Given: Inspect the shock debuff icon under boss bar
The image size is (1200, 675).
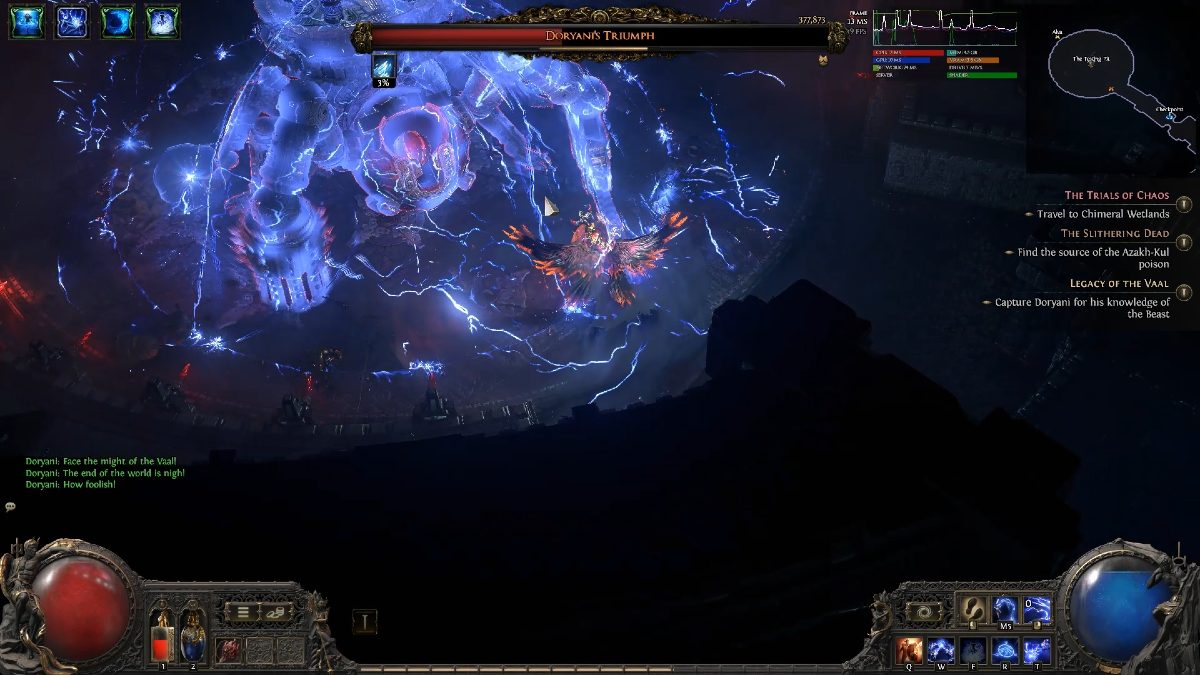Looking at the screenshot, I should click(x=383, y=67).
